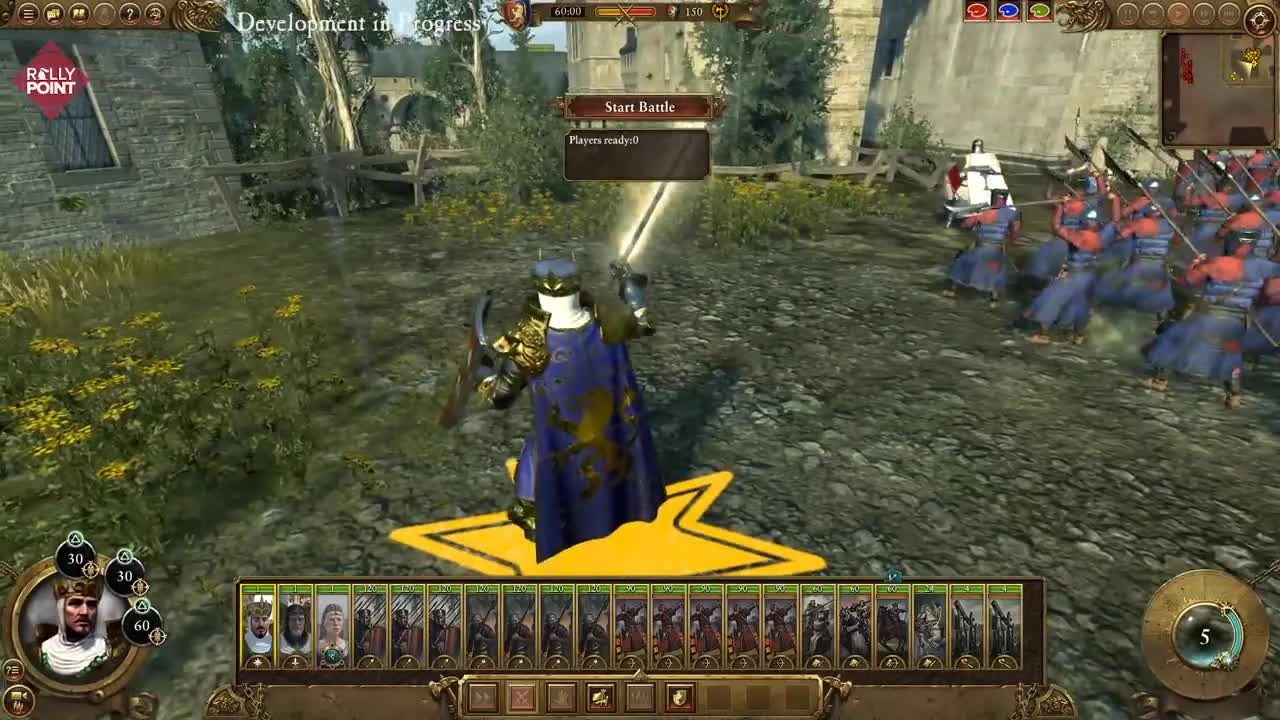Open the encyclopedia book icon
Viewport: 1280px width, 720px height.
coord(79,13)
